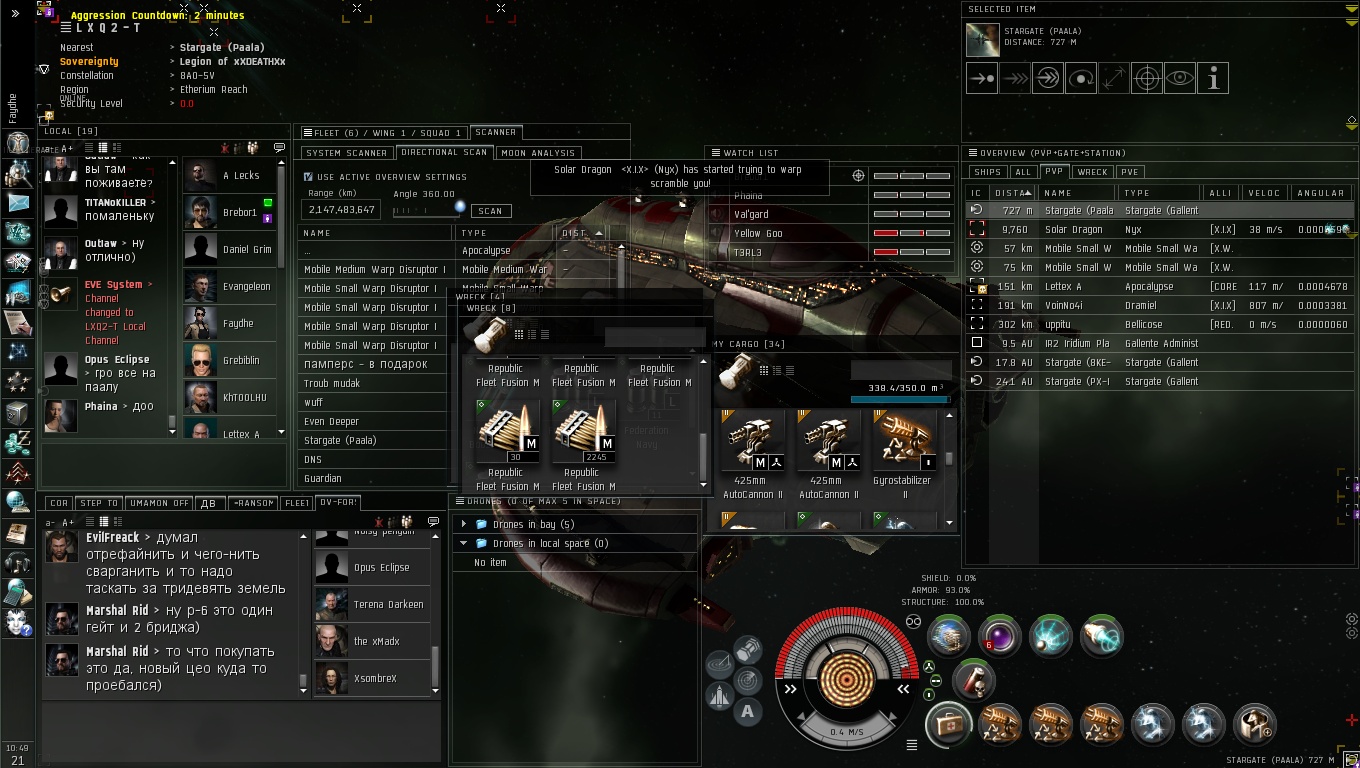Run the directional SCAN button
The height and width of the screenshot is (768, 1360).
point(490,211)
